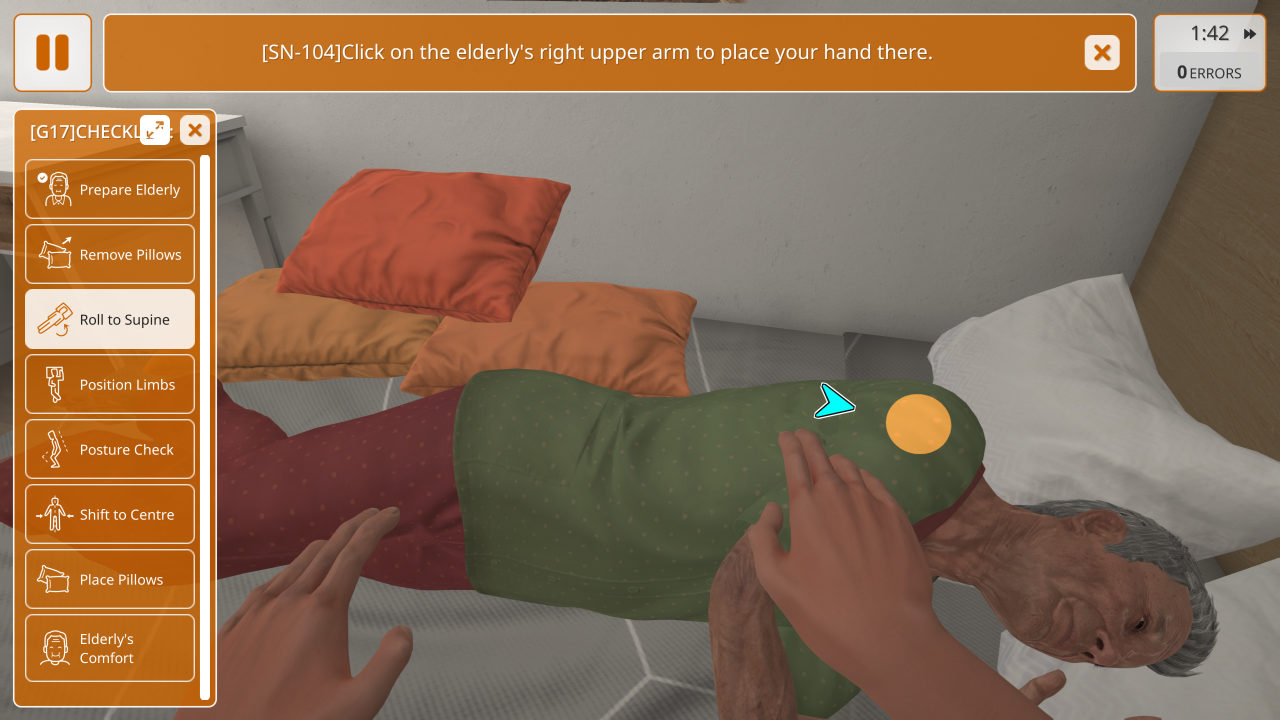
Task: Expand the checklist panel
Action: tap(155, 130)
